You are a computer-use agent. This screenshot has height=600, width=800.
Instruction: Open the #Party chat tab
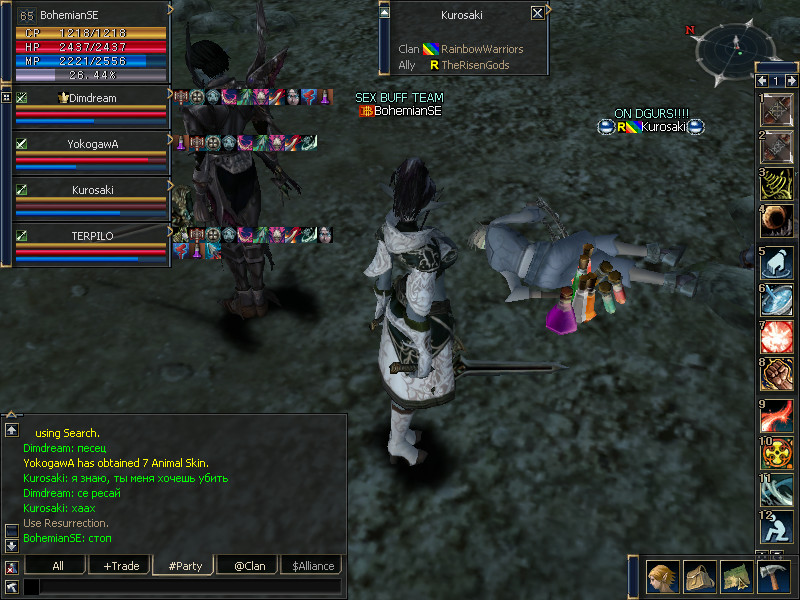coord(184,566)
